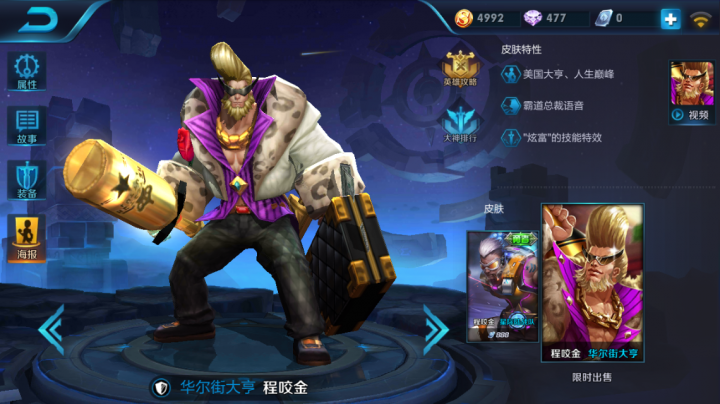View 美国大亨、人生巅峰 skin feature
720x404 pixels.
pos(560,74)
